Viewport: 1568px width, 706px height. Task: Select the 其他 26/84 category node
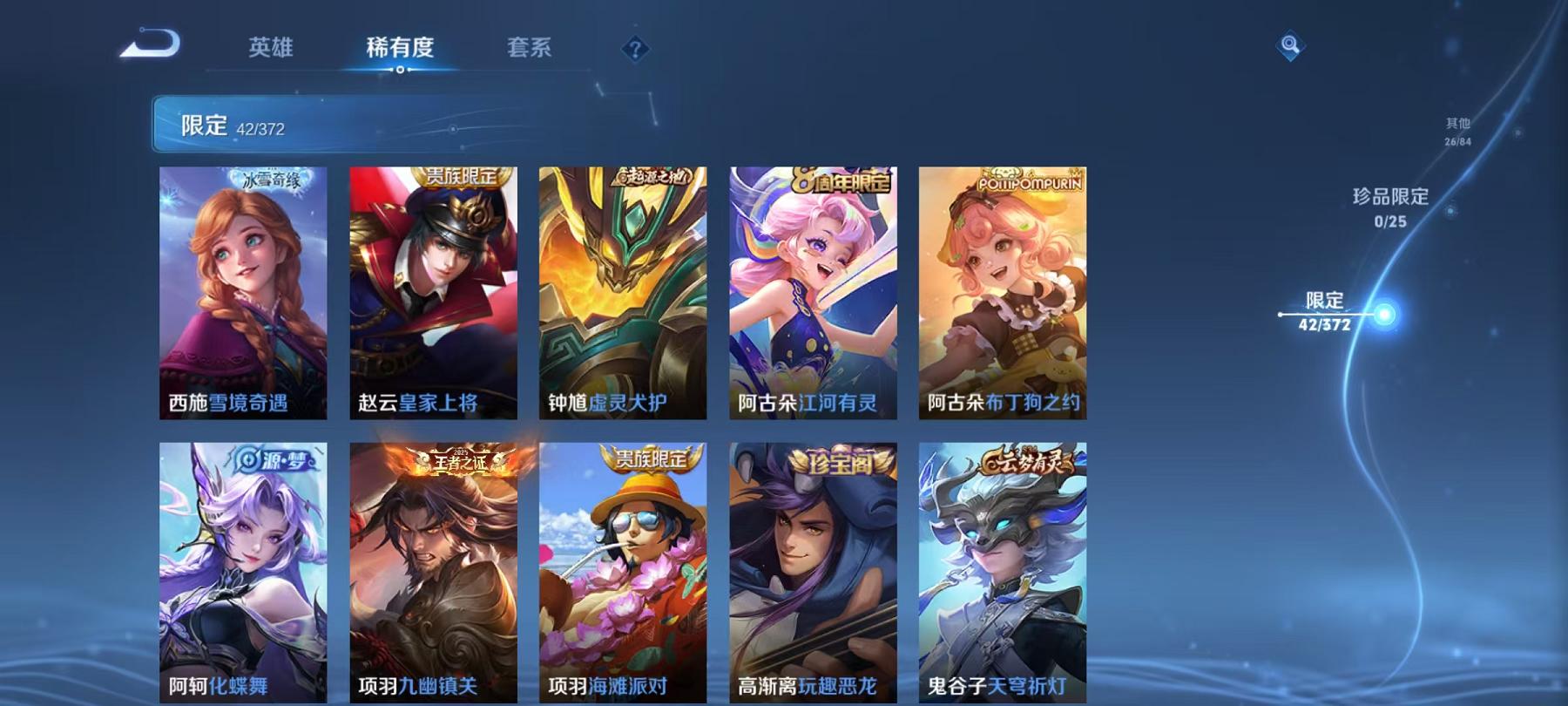tap(1457, 131)
